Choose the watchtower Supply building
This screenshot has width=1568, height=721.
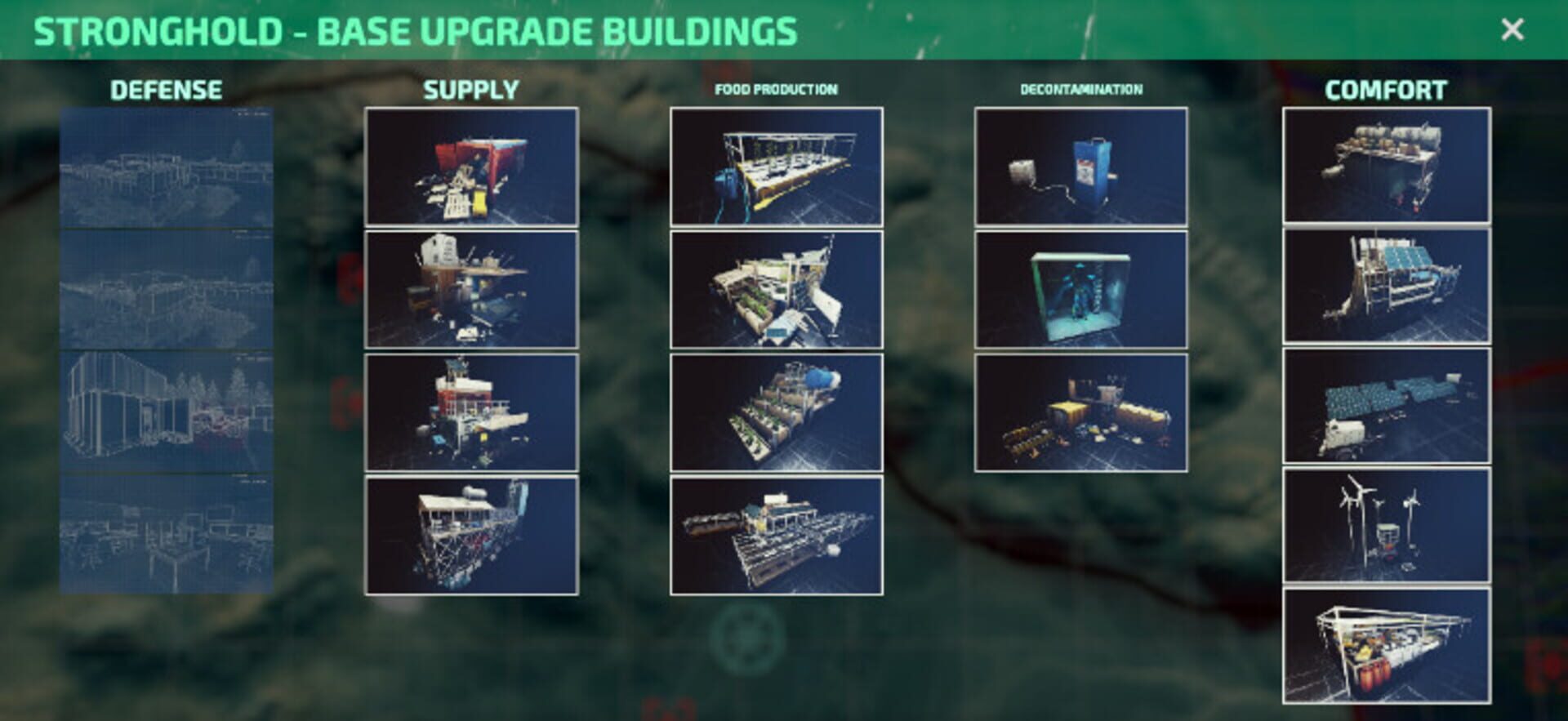(x=472, y=411)
